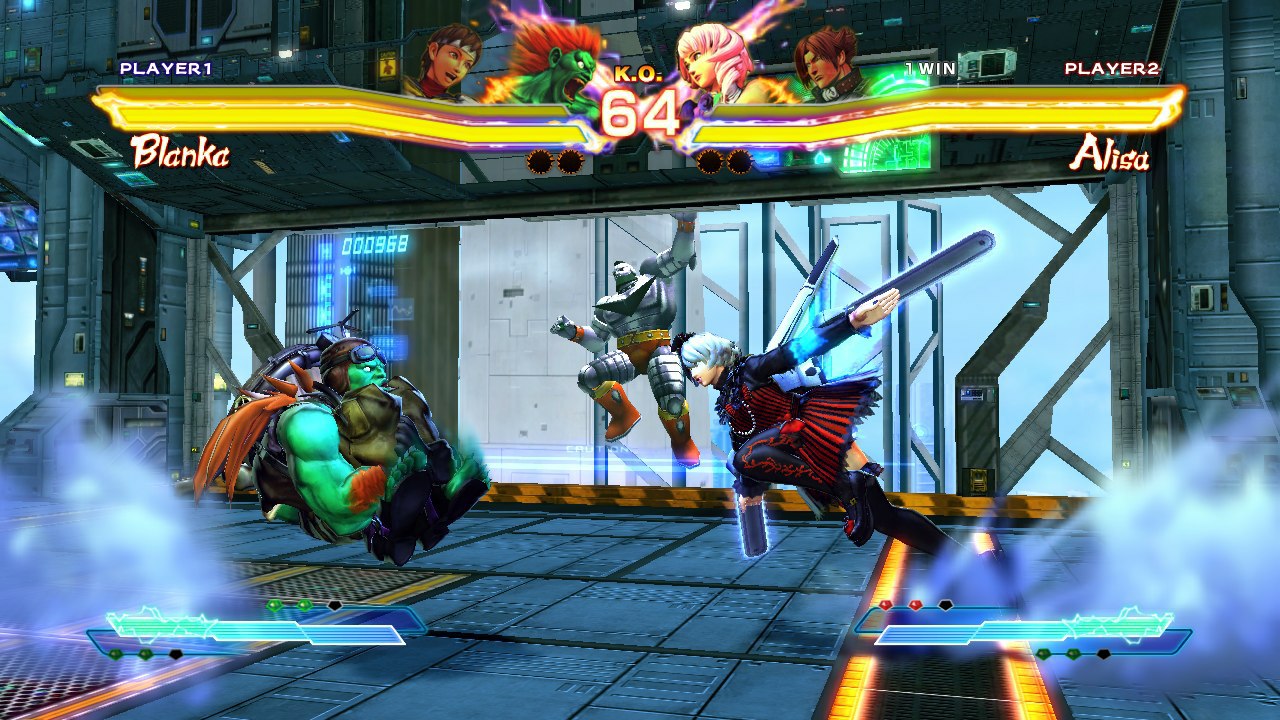Expand Player 2's Cross Gauge bar

[1020, 632]
